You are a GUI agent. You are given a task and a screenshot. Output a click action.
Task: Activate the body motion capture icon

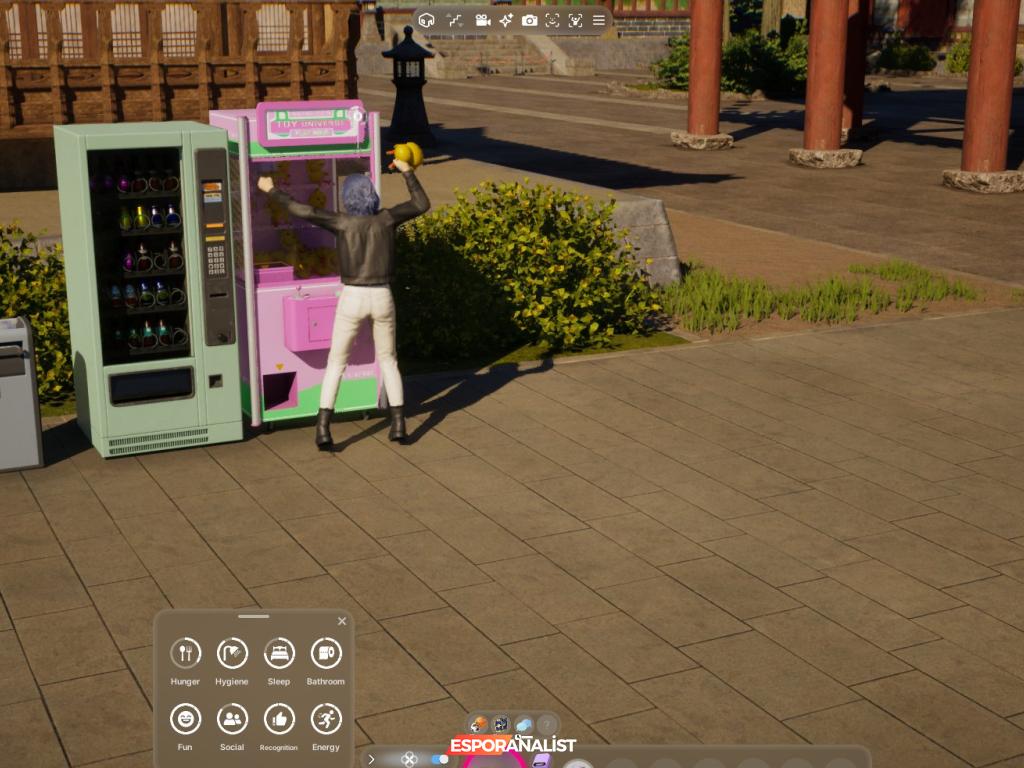click(x=575, y=20)
